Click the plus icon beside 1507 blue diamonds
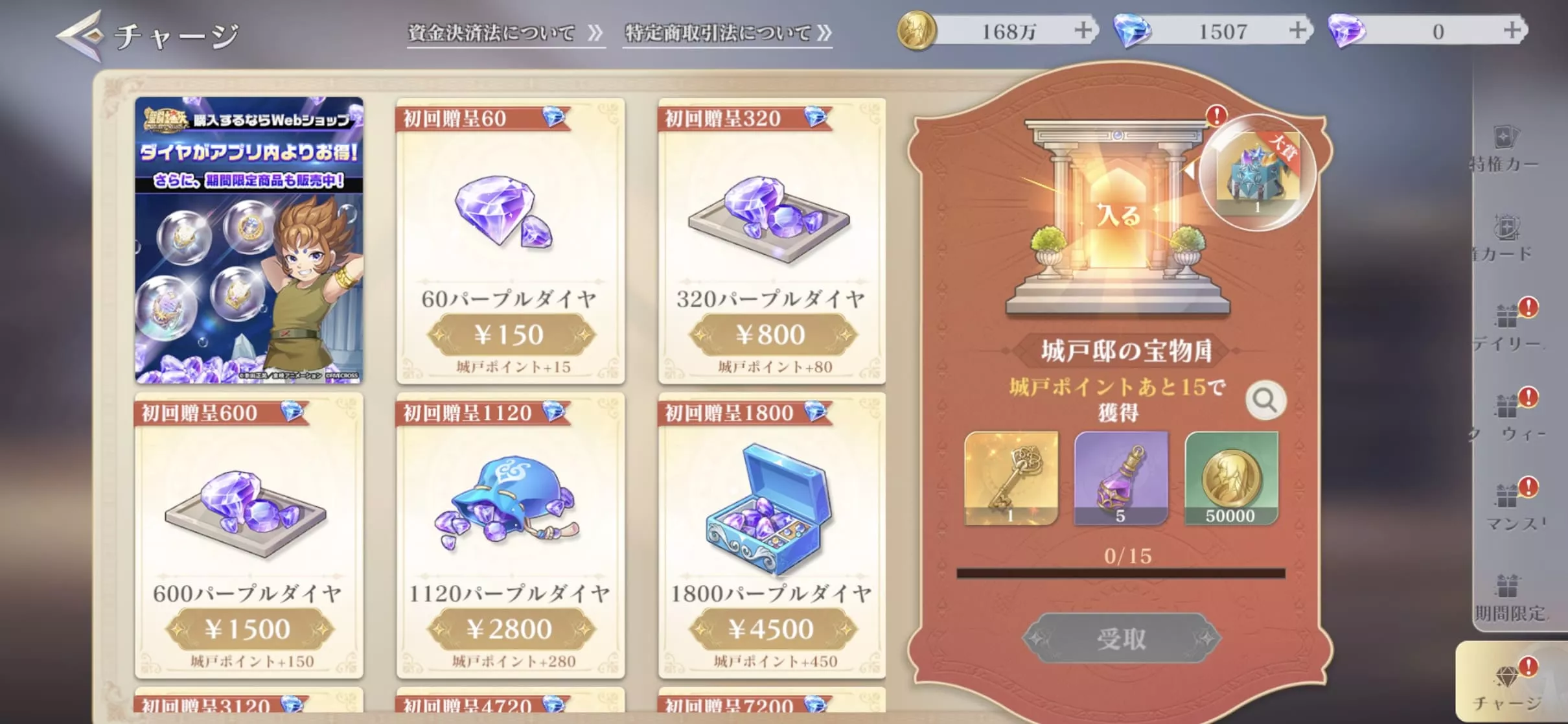The image size is (1568, 724). pos(1298,29)
